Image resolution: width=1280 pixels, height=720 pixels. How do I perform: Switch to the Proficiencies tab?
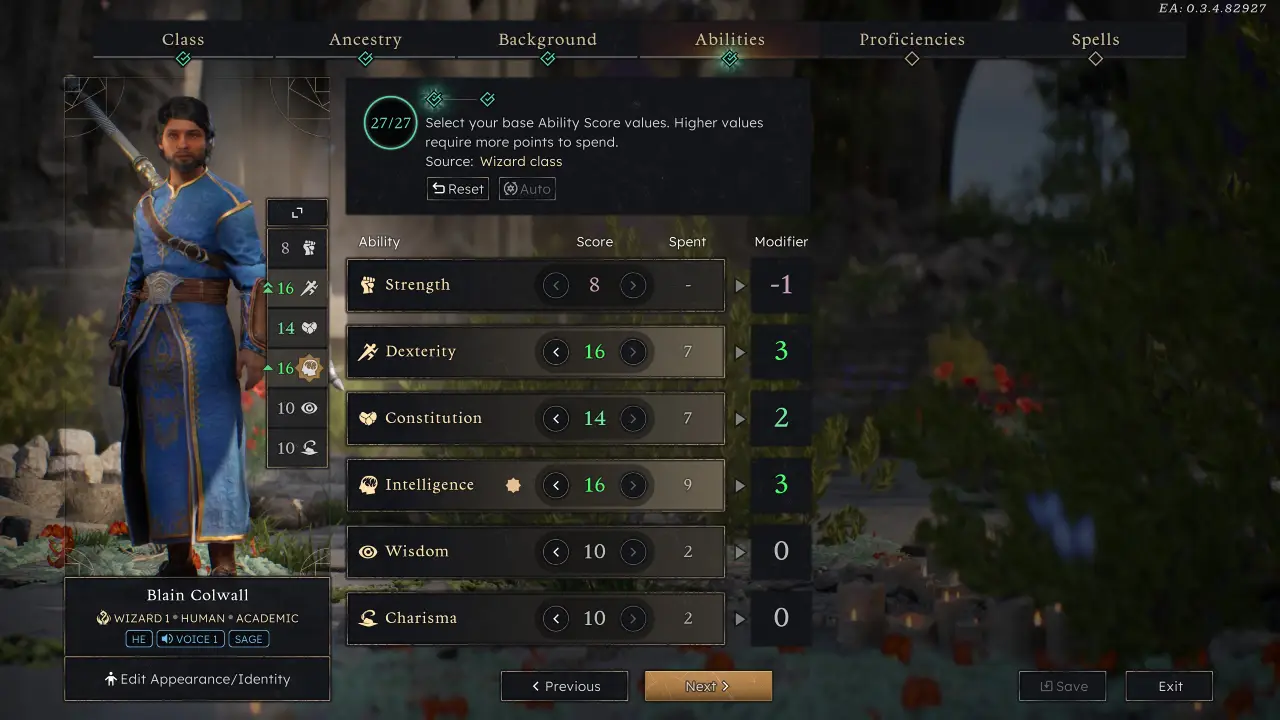pyautogui.click(x=911, y=39)
